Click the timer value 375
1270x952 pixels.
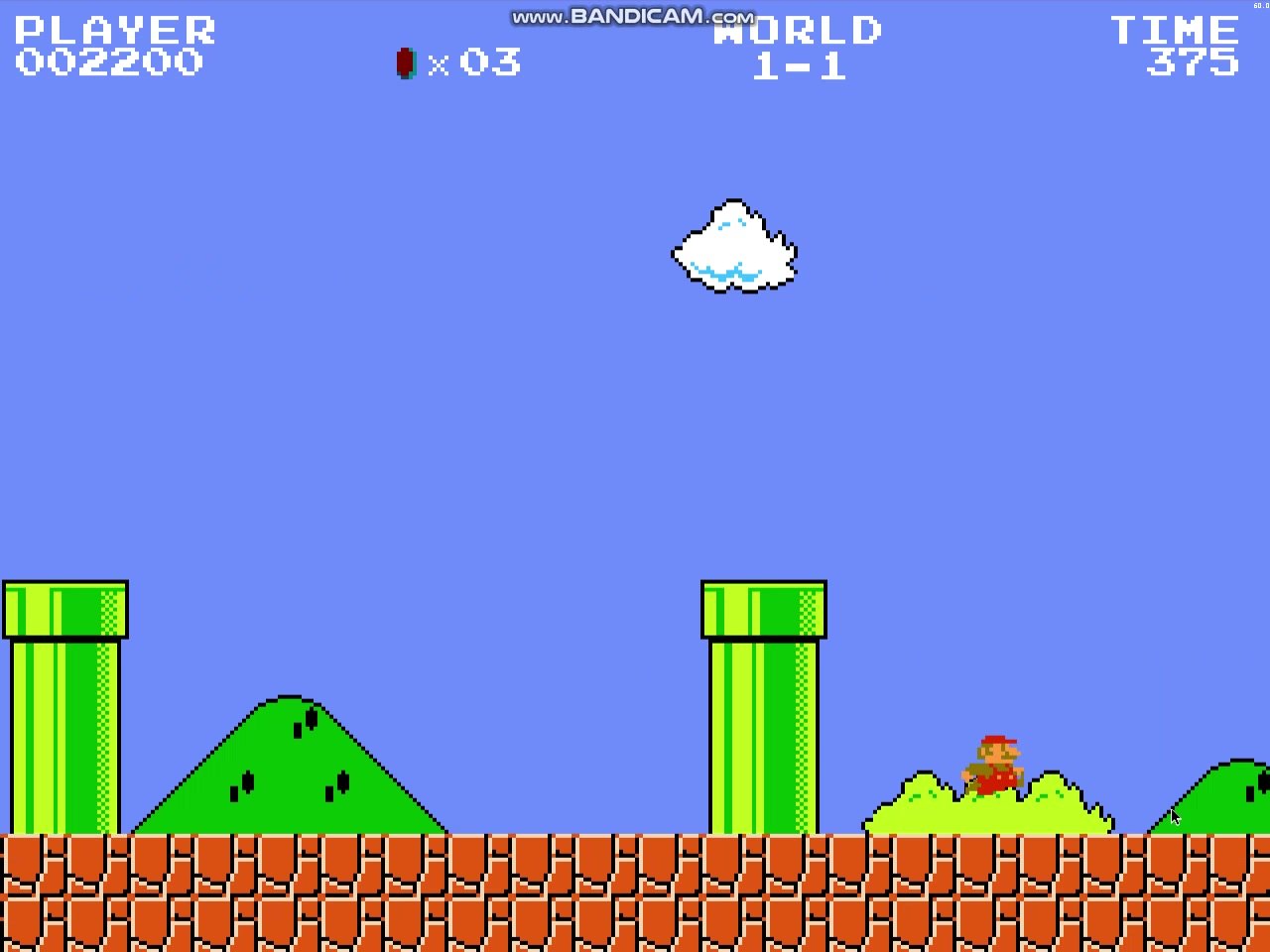click(x=1191, y=63)
